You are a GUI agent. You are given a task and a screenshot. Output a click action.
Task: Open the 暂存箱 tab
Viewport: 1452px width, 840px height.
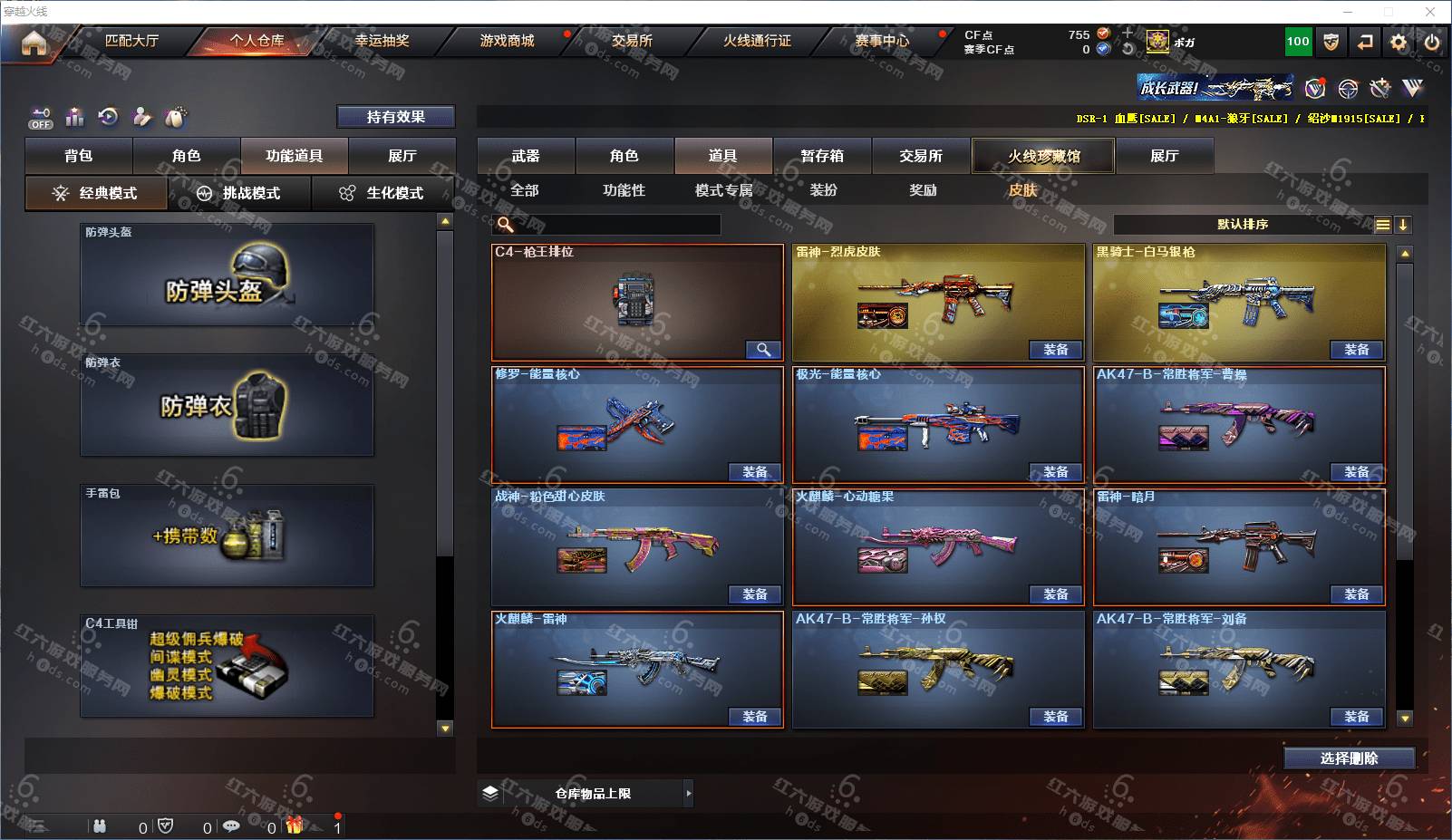822,156
